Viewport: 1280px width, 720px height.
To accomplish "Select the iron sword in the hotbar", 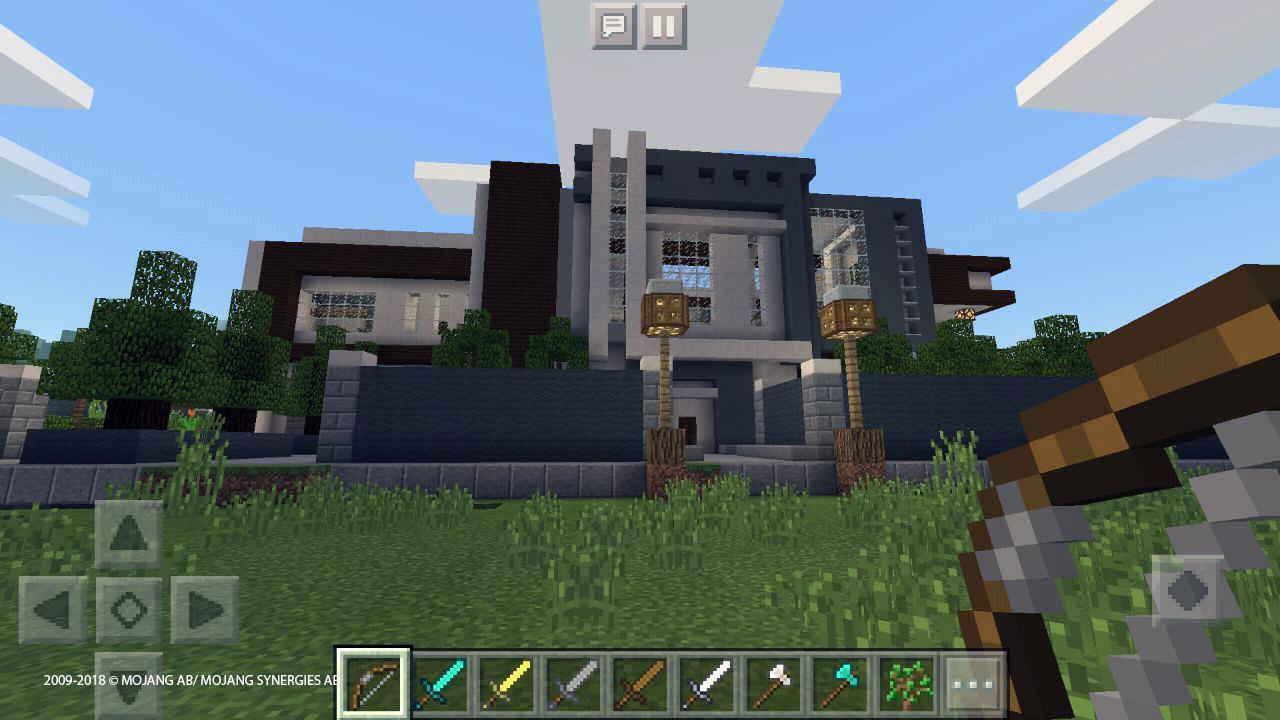I will 574,683.
